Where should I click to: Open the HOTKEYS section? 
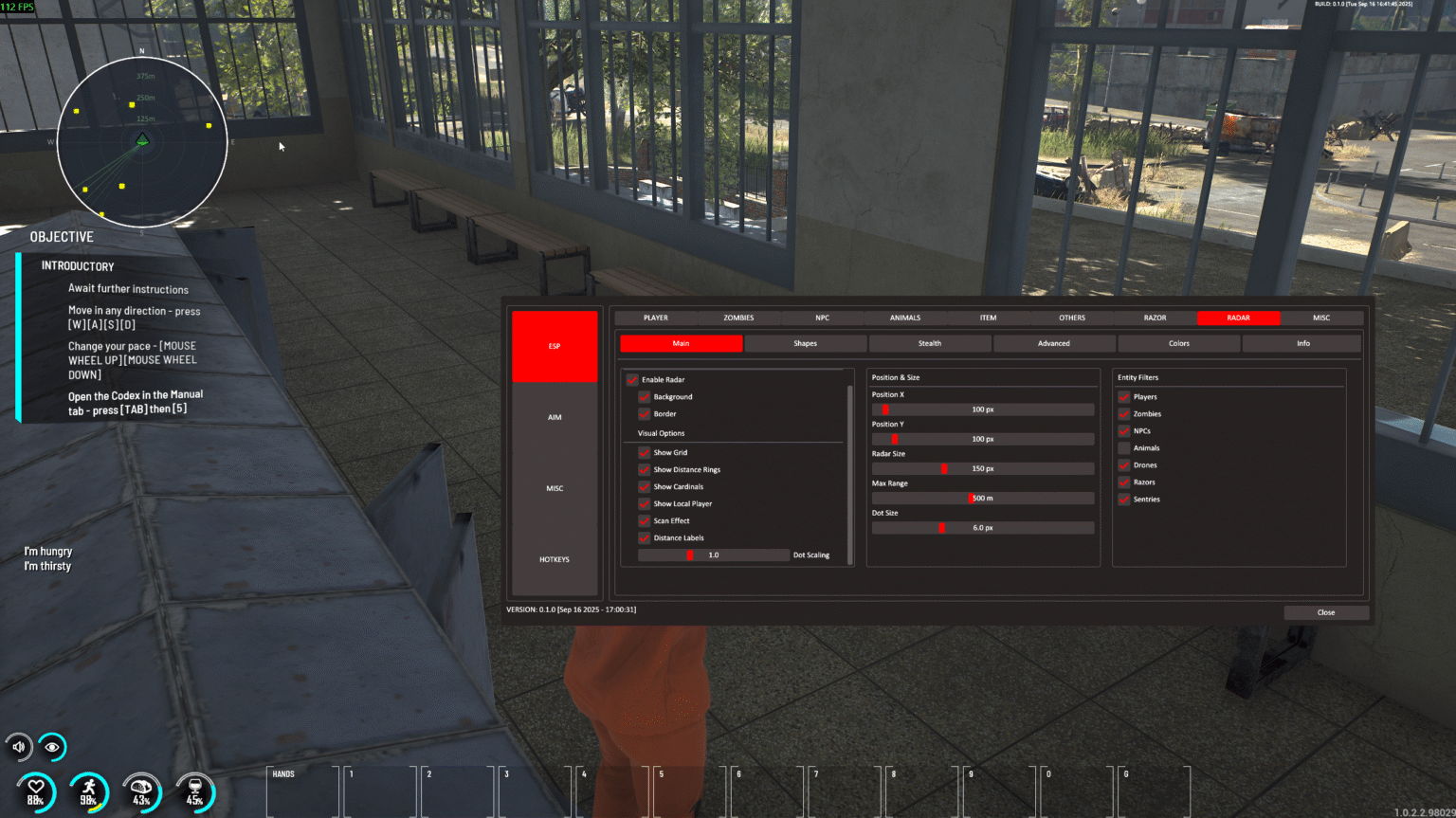pos(554,559)
